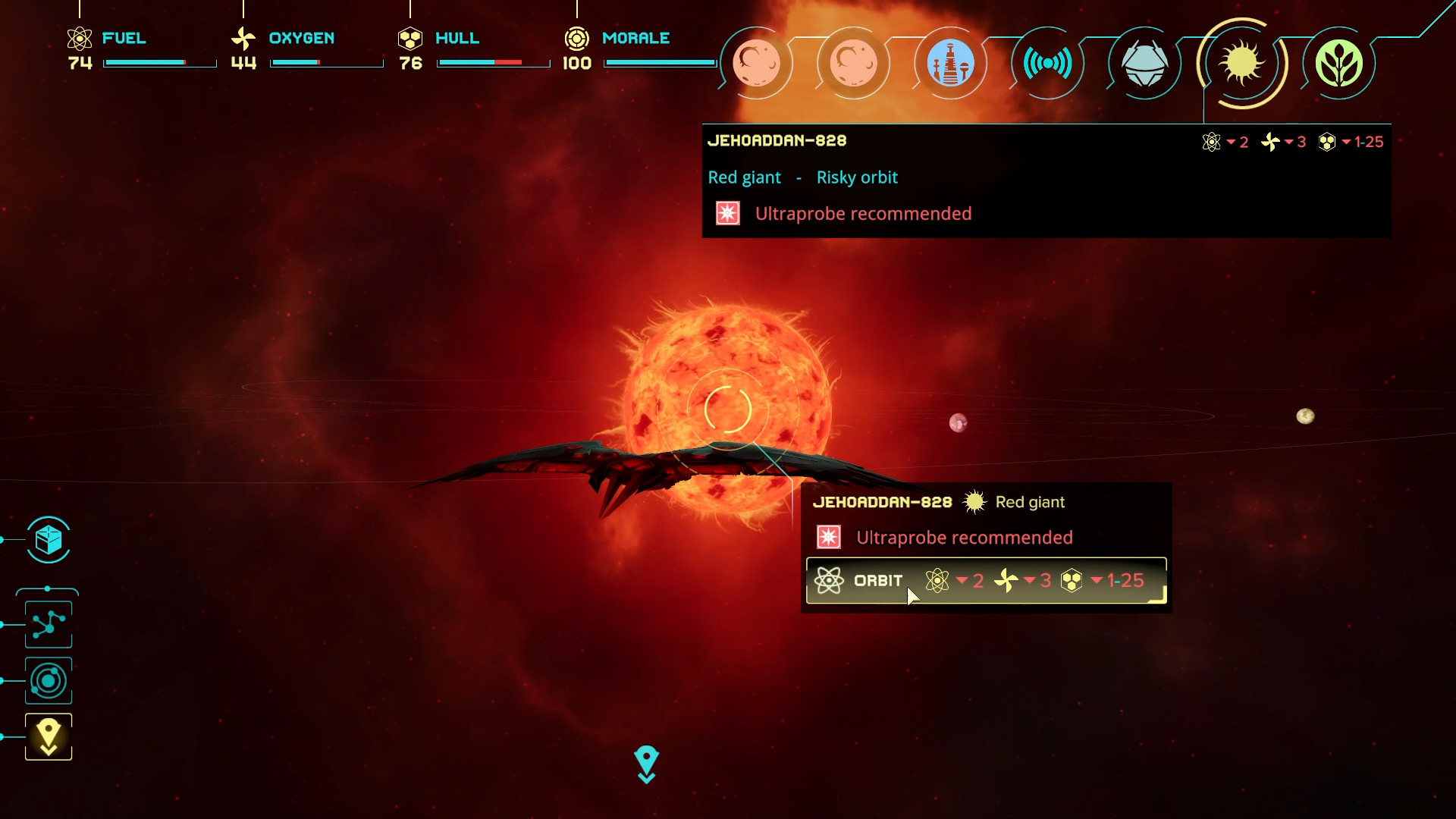Select the alien drone object icon

tap(1145, 64)
